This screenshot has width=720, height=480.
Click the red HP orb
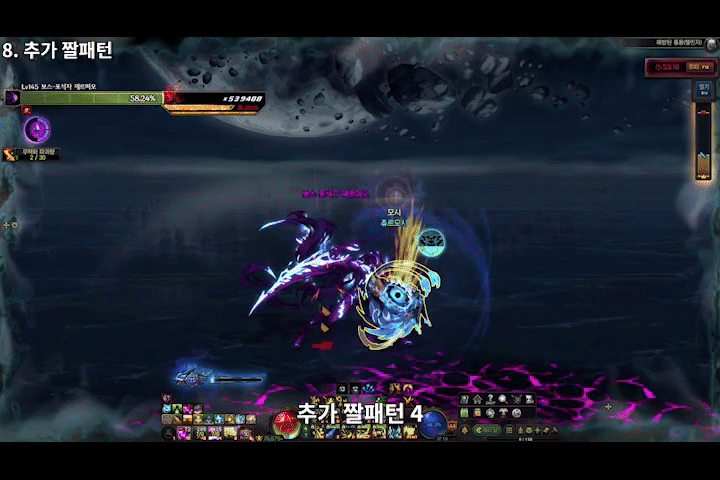click(x=285, y=424)
